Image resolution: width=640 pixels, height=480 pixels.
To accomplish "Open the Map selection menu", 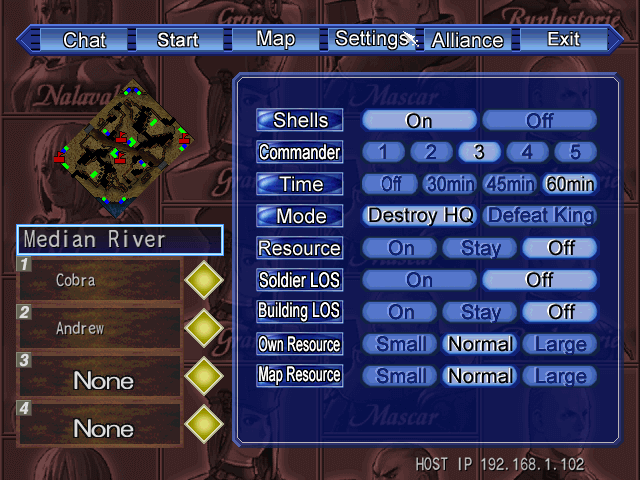I will tap(275, 39).
